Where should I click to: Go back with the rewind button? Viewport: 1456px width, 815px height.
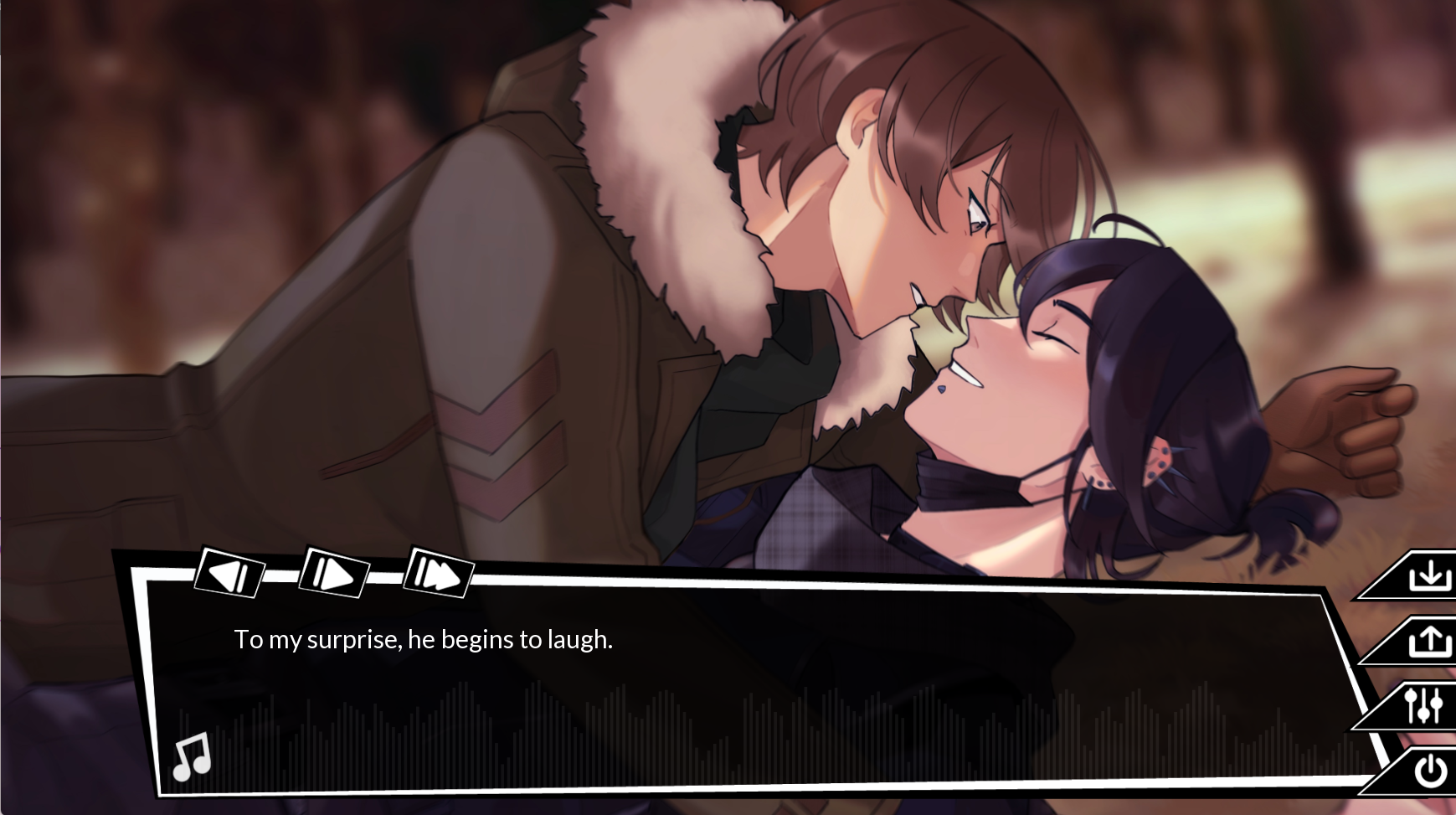click(x=229, y=575)
